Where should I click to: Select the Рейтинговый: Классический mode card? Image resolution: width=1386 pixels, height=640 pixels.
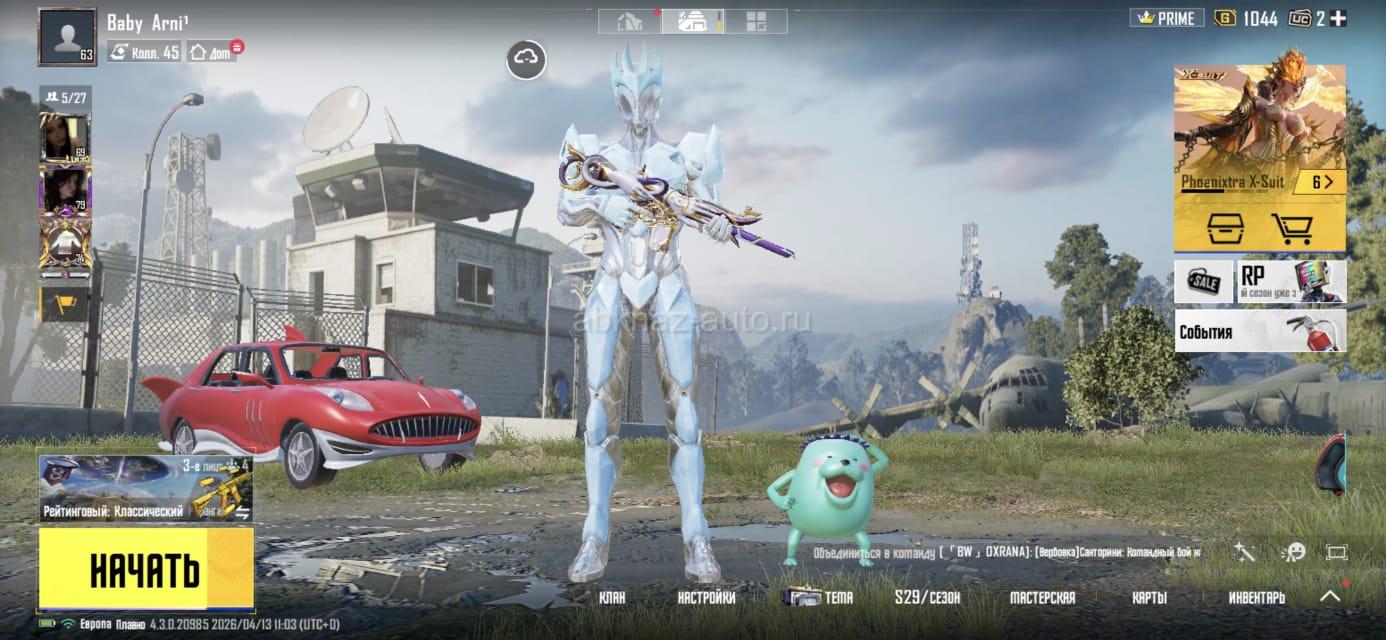[145, 489]
